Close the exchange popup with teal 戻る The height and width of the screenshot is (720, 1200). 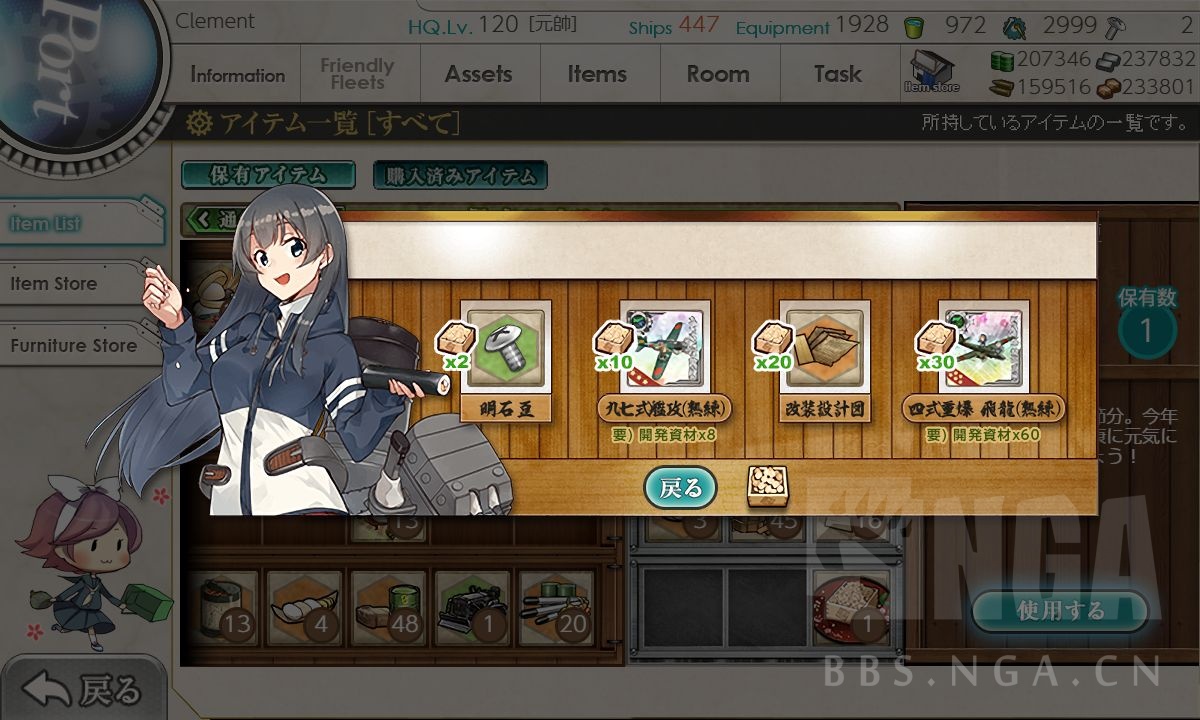click(x=681, y=488)
